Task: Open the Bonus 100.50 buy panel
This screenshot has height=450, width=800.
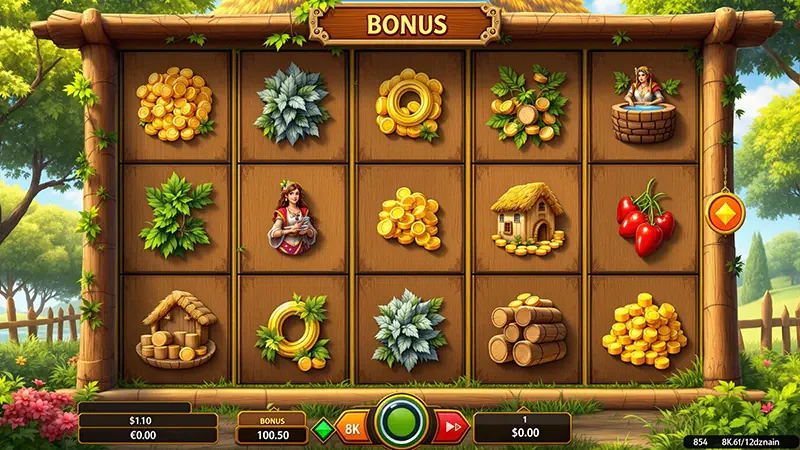Action: pyautogui.click(x=272, y=428)
